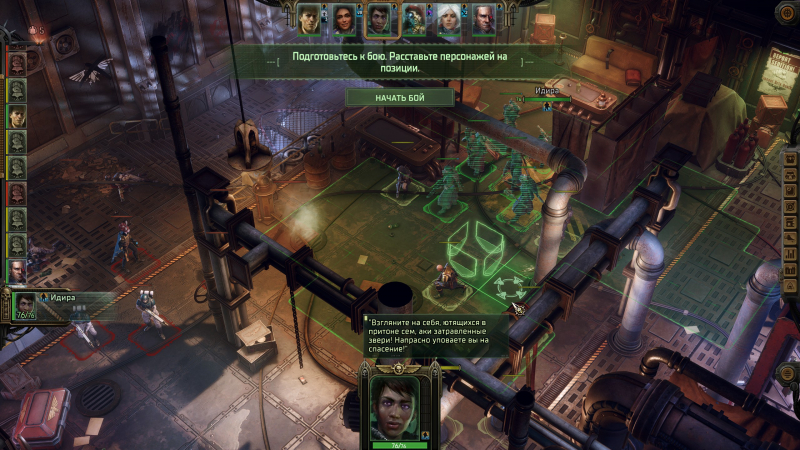This screenshot has height=450, width=800.
Task: Click the НАЧАТЬ БОЙ button
Action: [400, 97]
